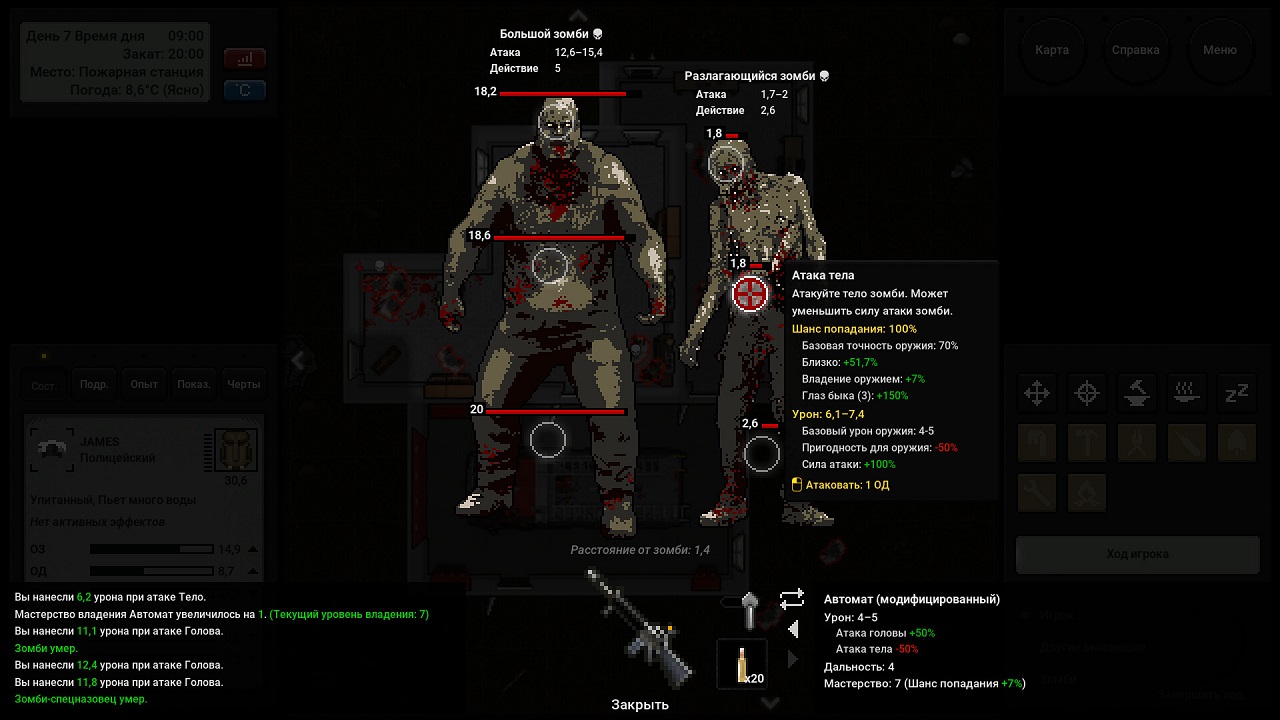Image resolution: width=1280 pixels, height=720 pixels.
Task: Select the hammer weapon icon
Action: pyautogui.click(x=1087, y=443)
